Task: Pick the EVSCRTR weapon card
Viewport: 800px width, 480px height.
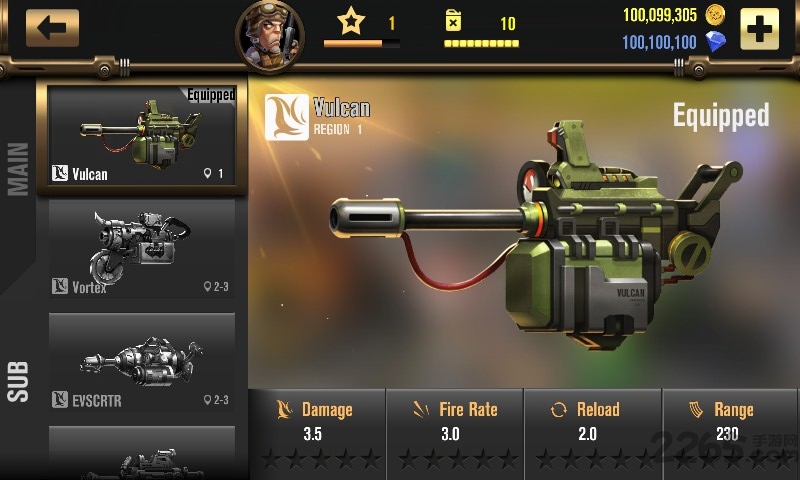Action: click(x=142, y=361)
